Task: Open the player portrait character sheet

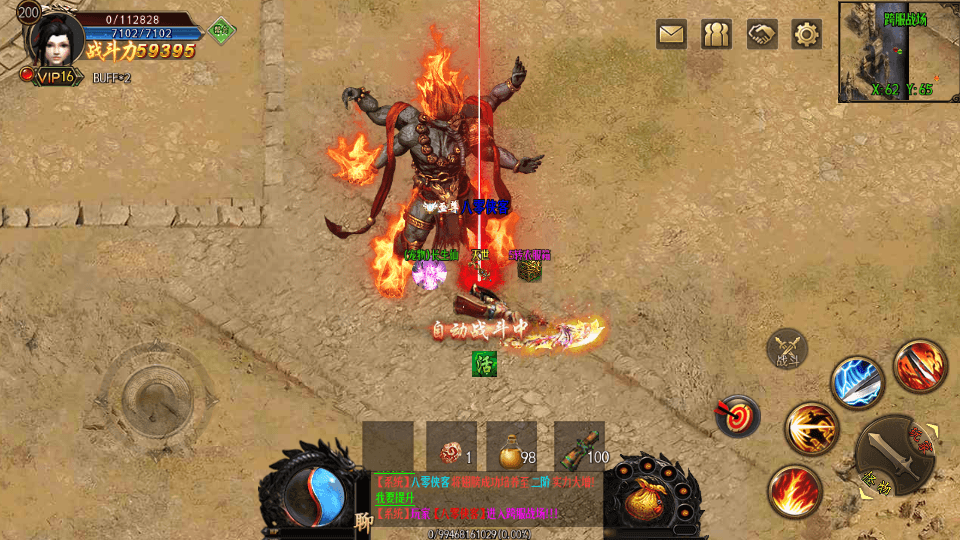Action: tap(51, 38)
